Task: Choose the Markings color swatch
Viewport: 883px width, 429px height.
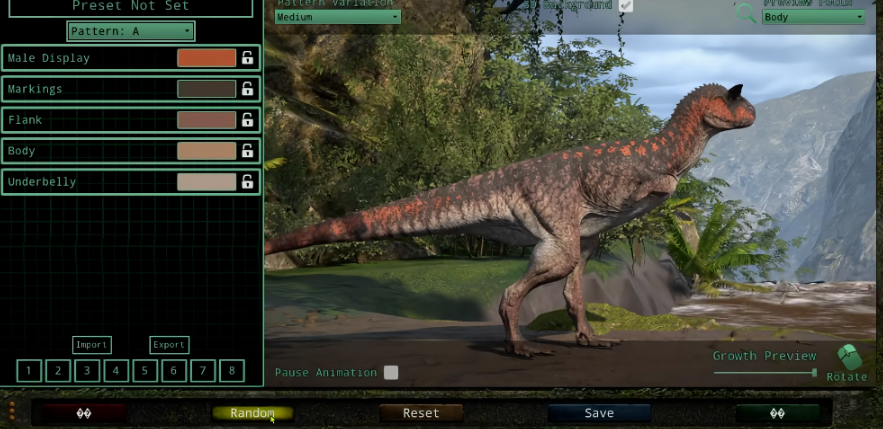Action: click(x=206, y=89)
